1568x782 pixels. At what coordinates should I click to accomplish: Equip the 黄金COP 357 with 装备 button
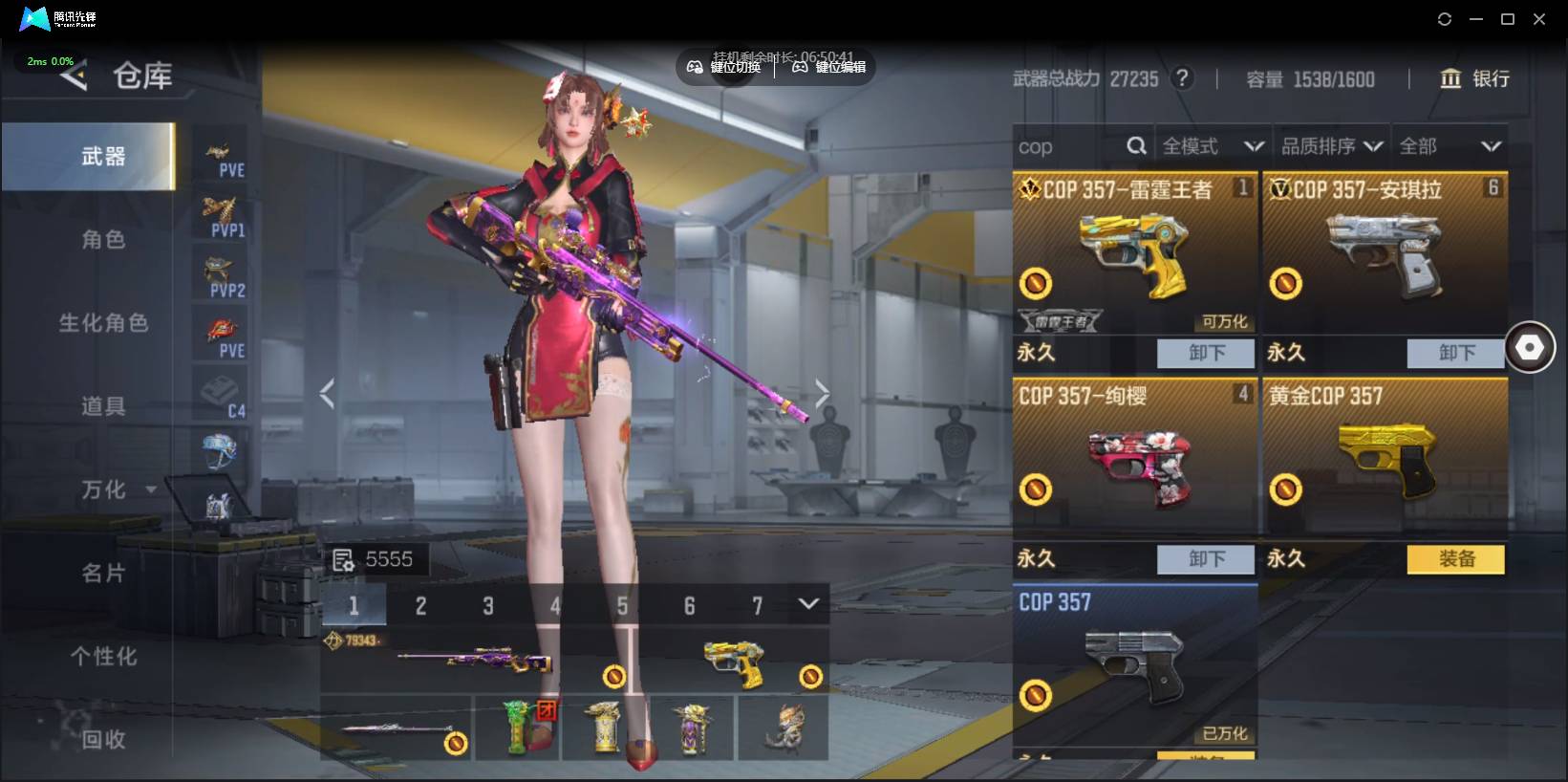tap(1455, 559)
